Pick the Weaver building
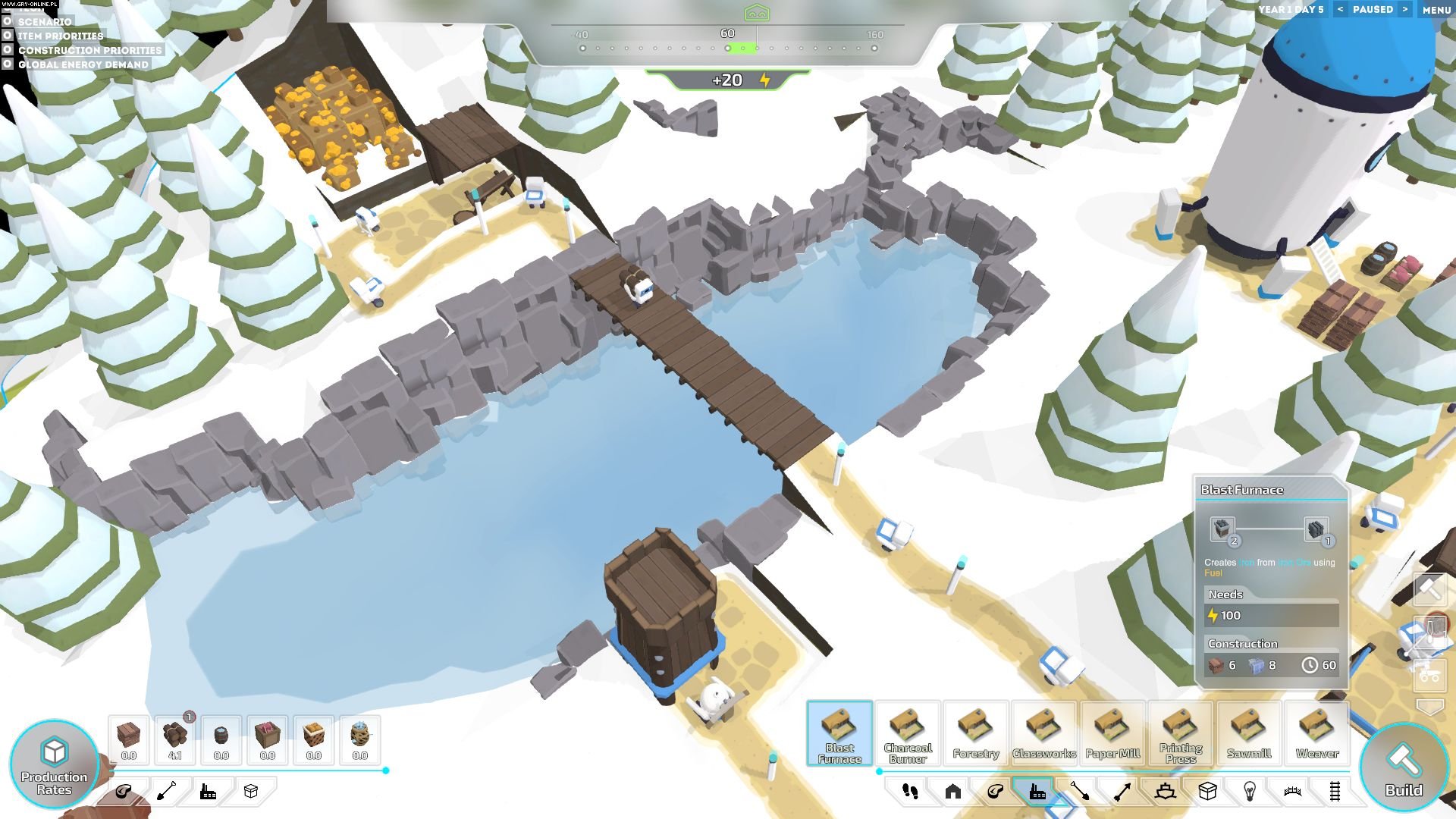Viewport: 1456px width, 819px height. [1317, 733]
